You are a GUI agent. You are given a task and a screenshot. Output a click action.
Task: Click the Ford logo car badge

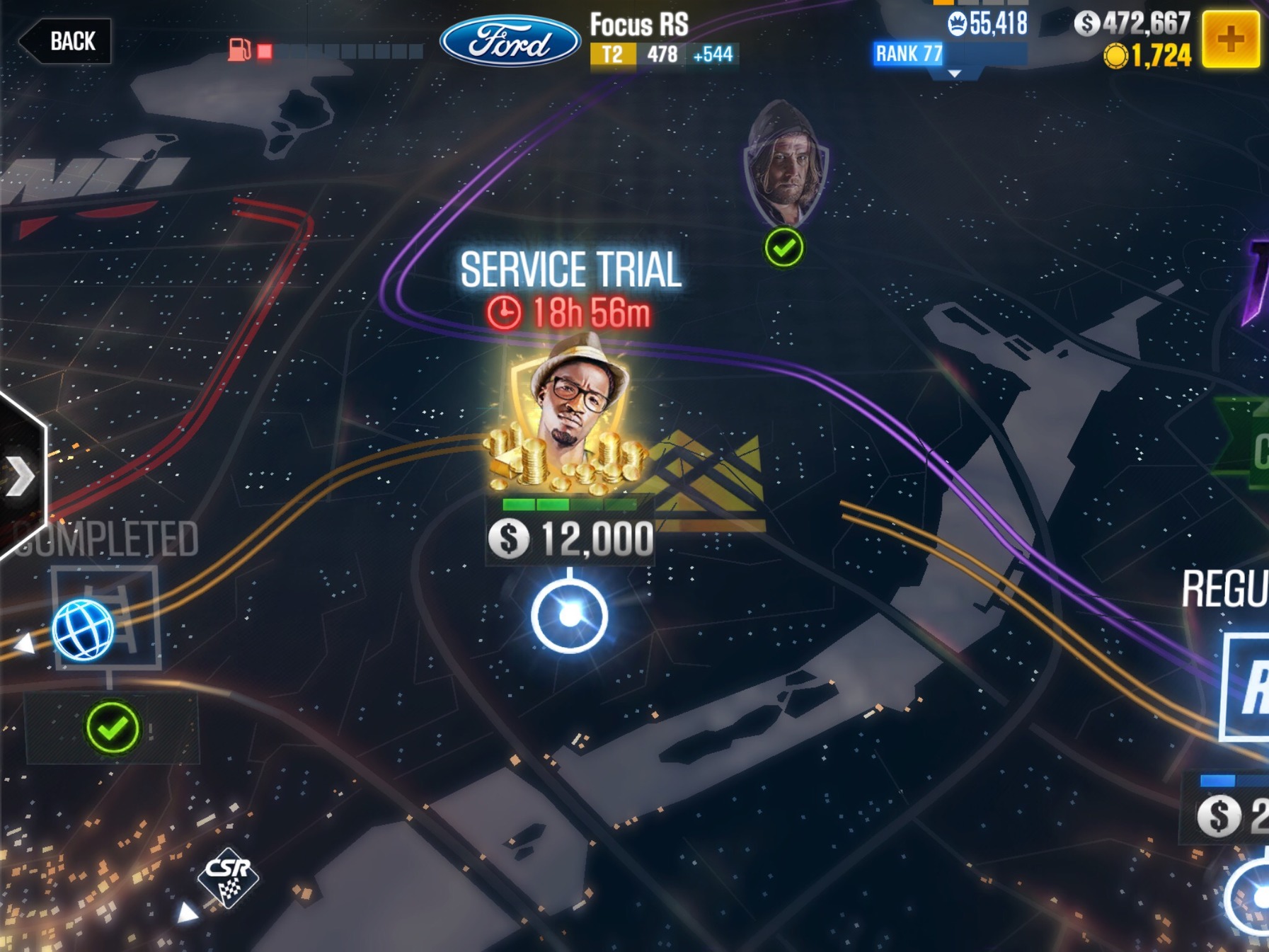click(510, 41)
